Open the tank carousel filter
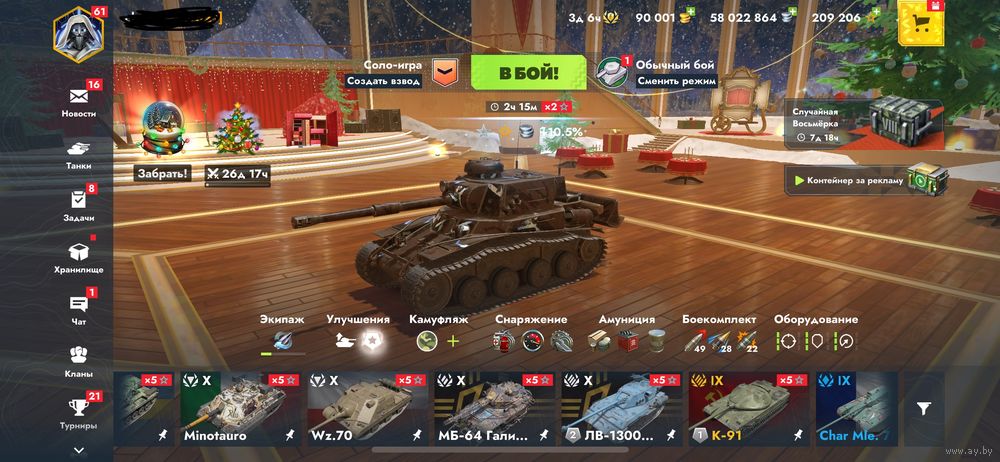This screenshot has width=1000, height=462. point(924,408)
